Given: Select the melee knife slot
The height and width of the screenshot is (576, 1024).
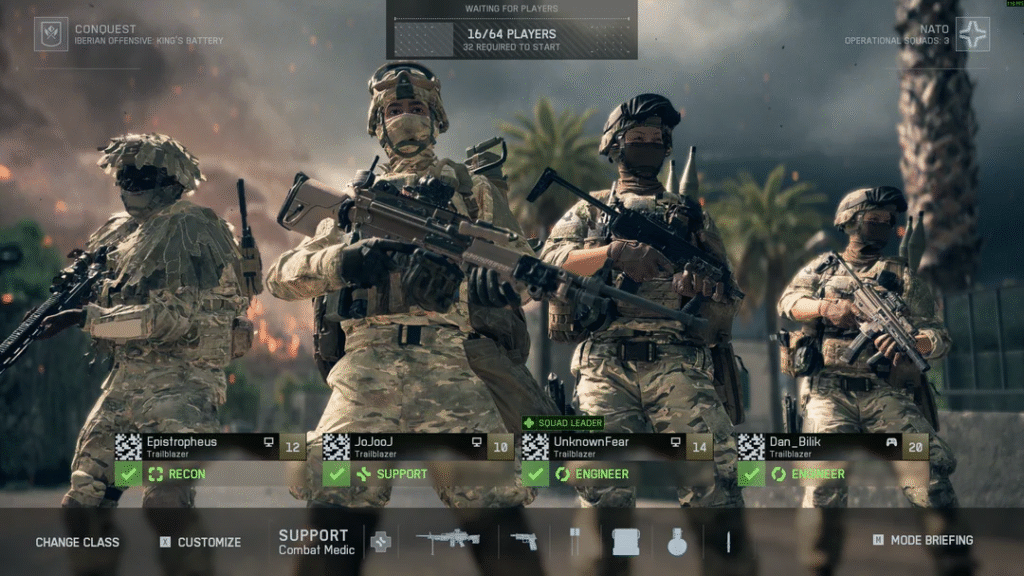Looking at the screenshot, I should (x=728, y=542).
